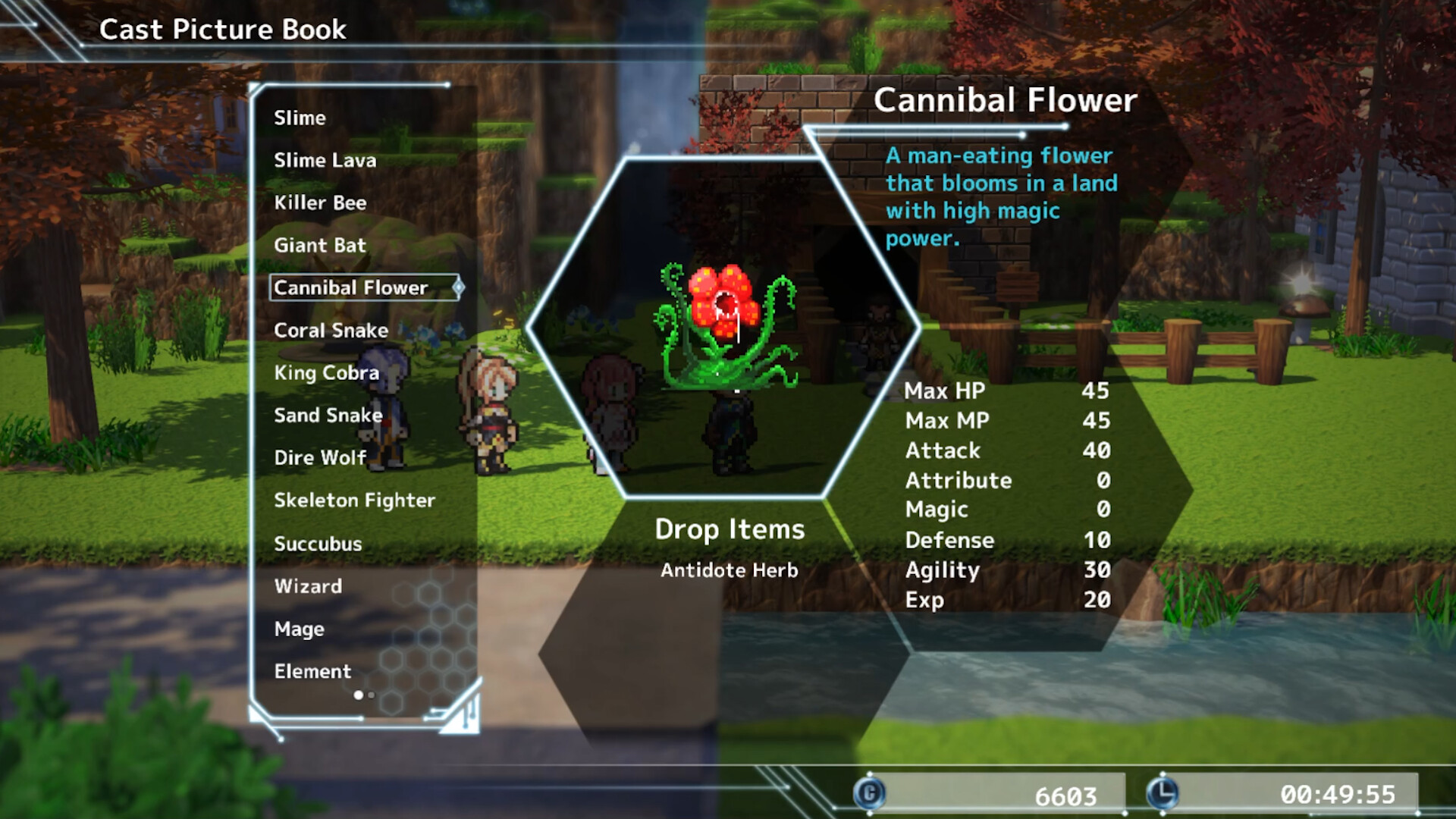Click the Drop Items heading
Screen dimensions: 1456x819
pyautogui.click(x=730, y=529)
